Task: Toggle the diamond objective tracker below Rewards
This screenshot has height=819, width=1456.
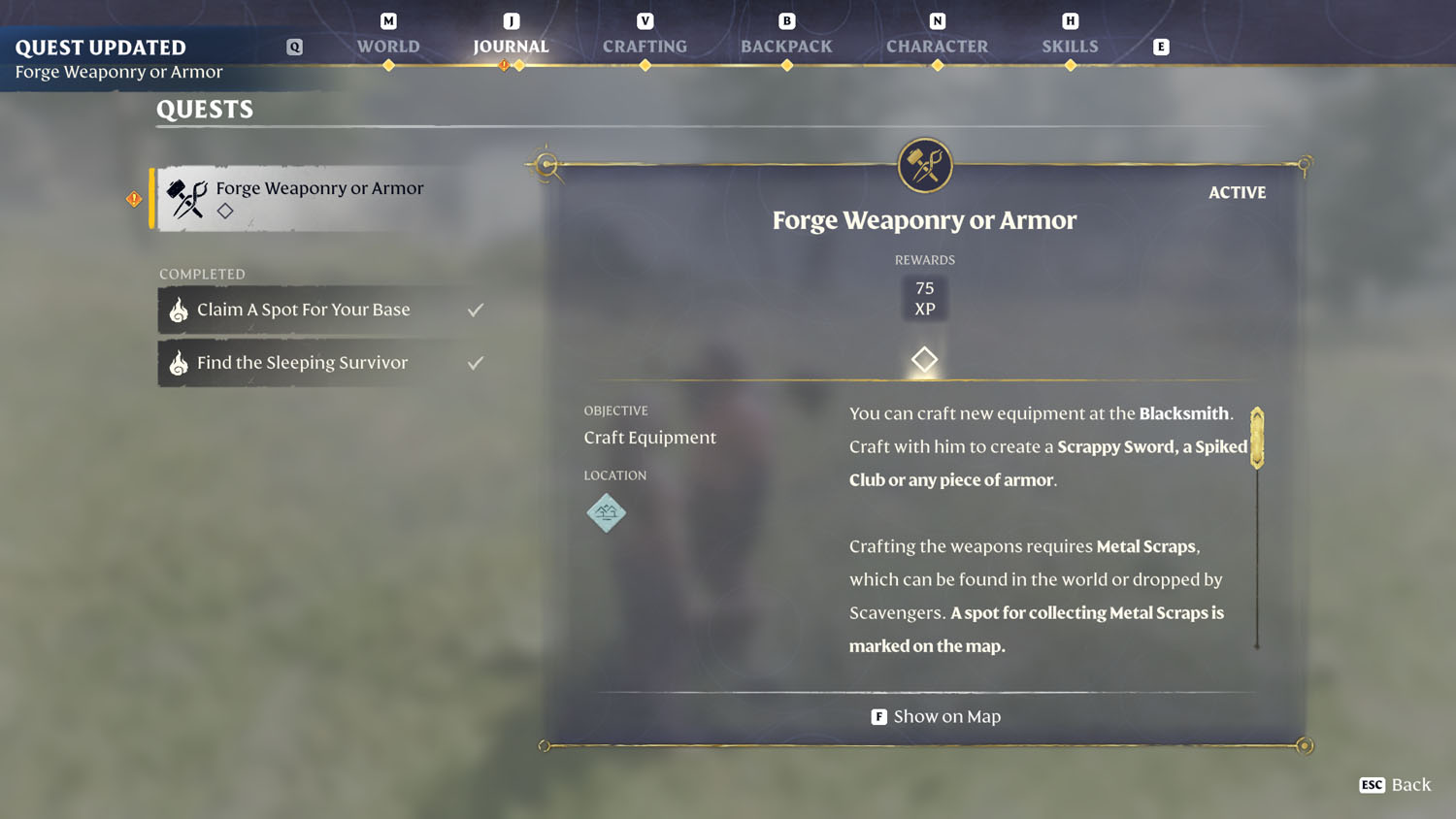Action: click(924, 359)
